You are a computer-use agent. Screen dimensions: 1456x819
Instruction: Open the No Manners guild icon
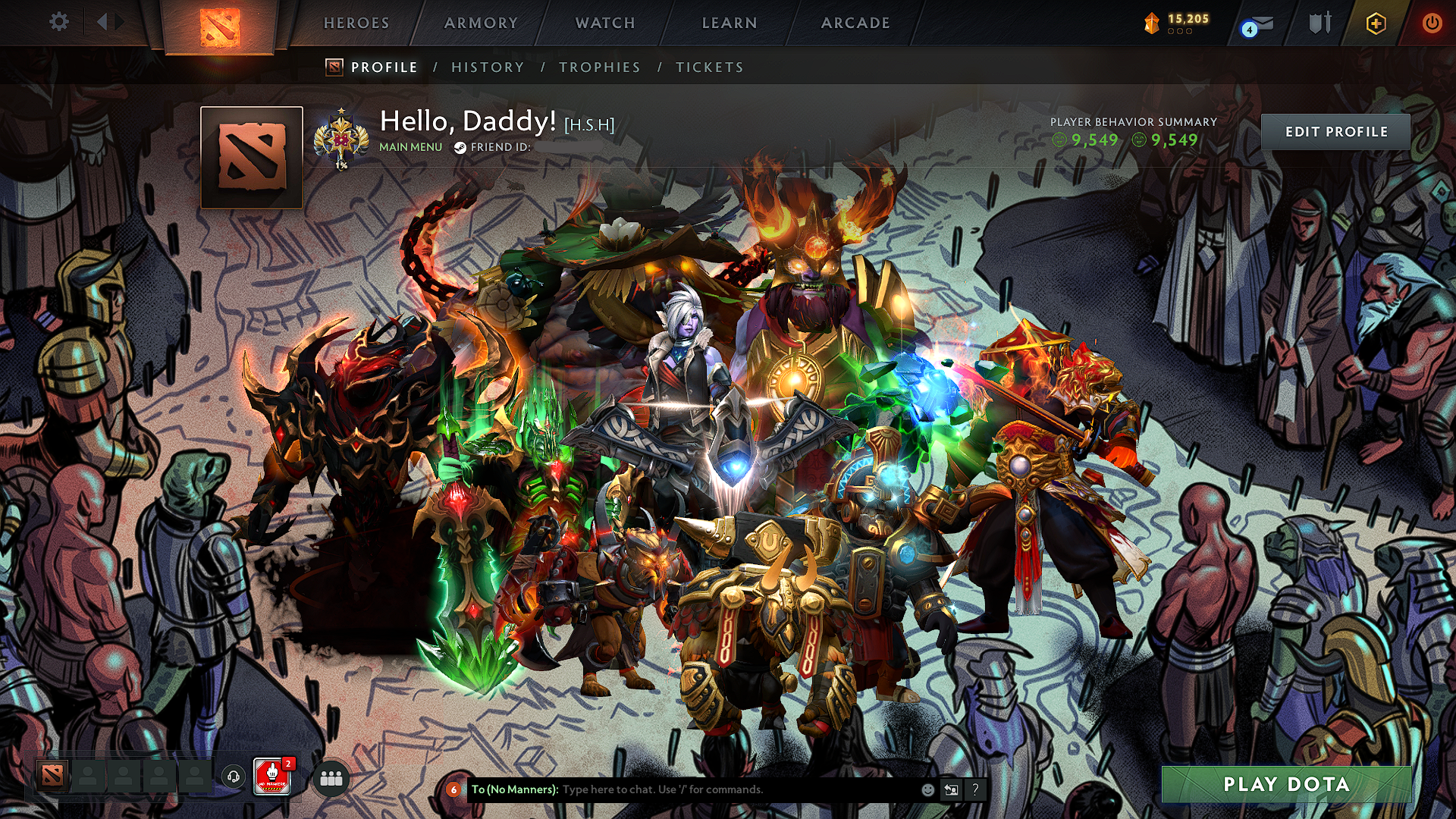(272, 777)
